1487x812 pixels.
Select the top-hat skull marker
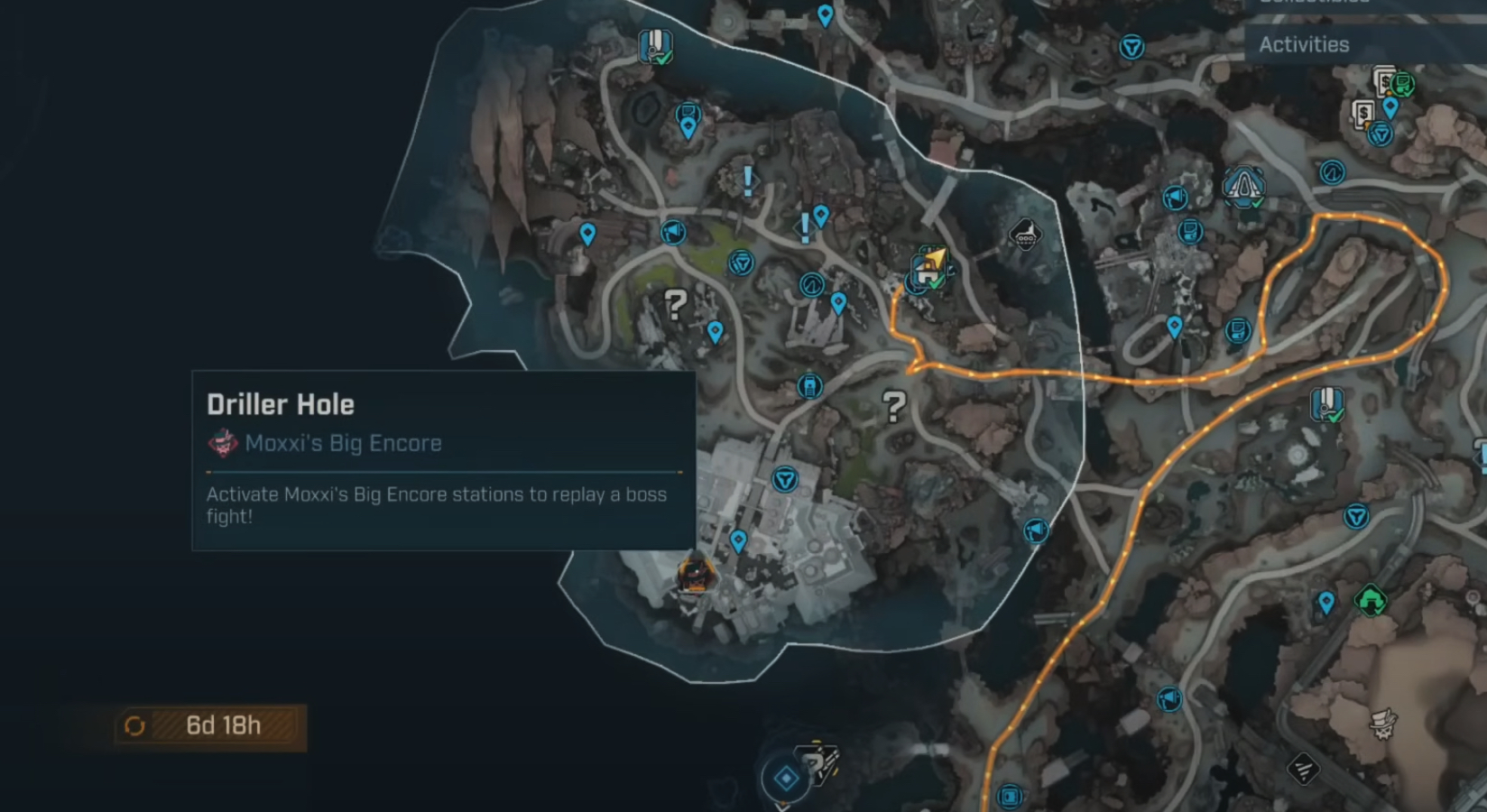tap(1383, 722)
